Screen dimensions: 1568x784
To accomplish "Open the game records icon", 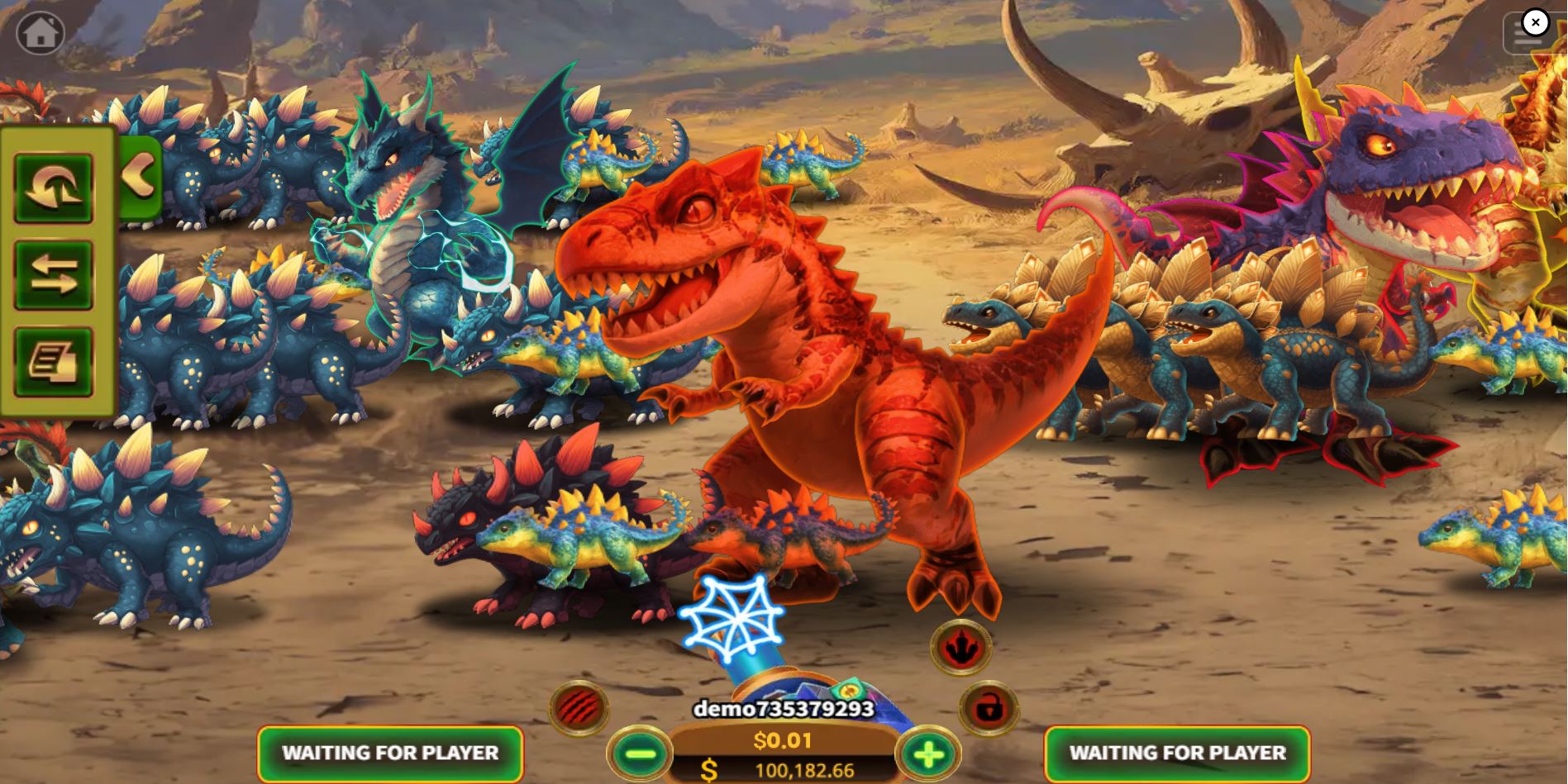I will 53,362.
